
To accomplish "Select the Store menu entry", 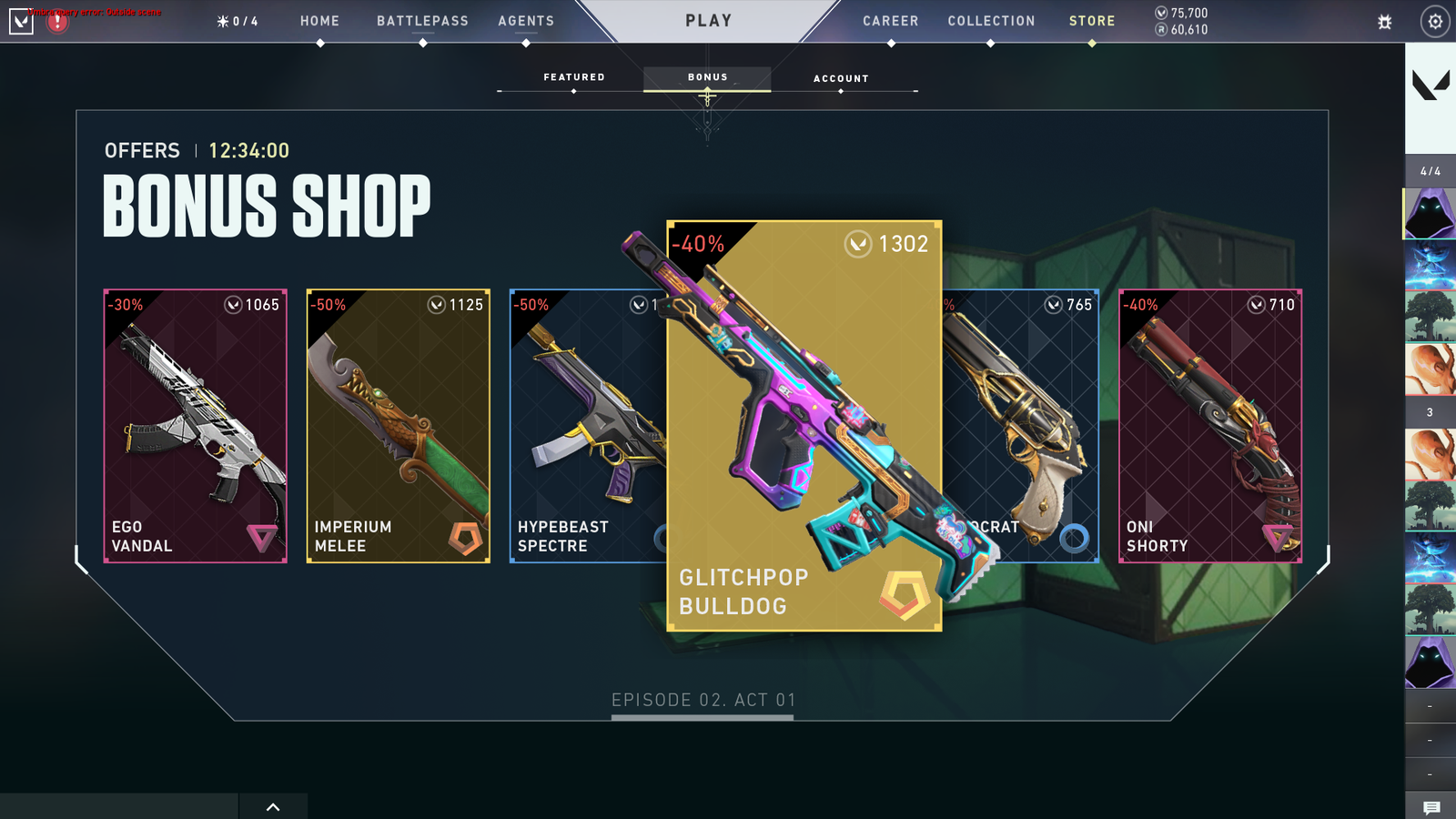I will click(1091, 21).
